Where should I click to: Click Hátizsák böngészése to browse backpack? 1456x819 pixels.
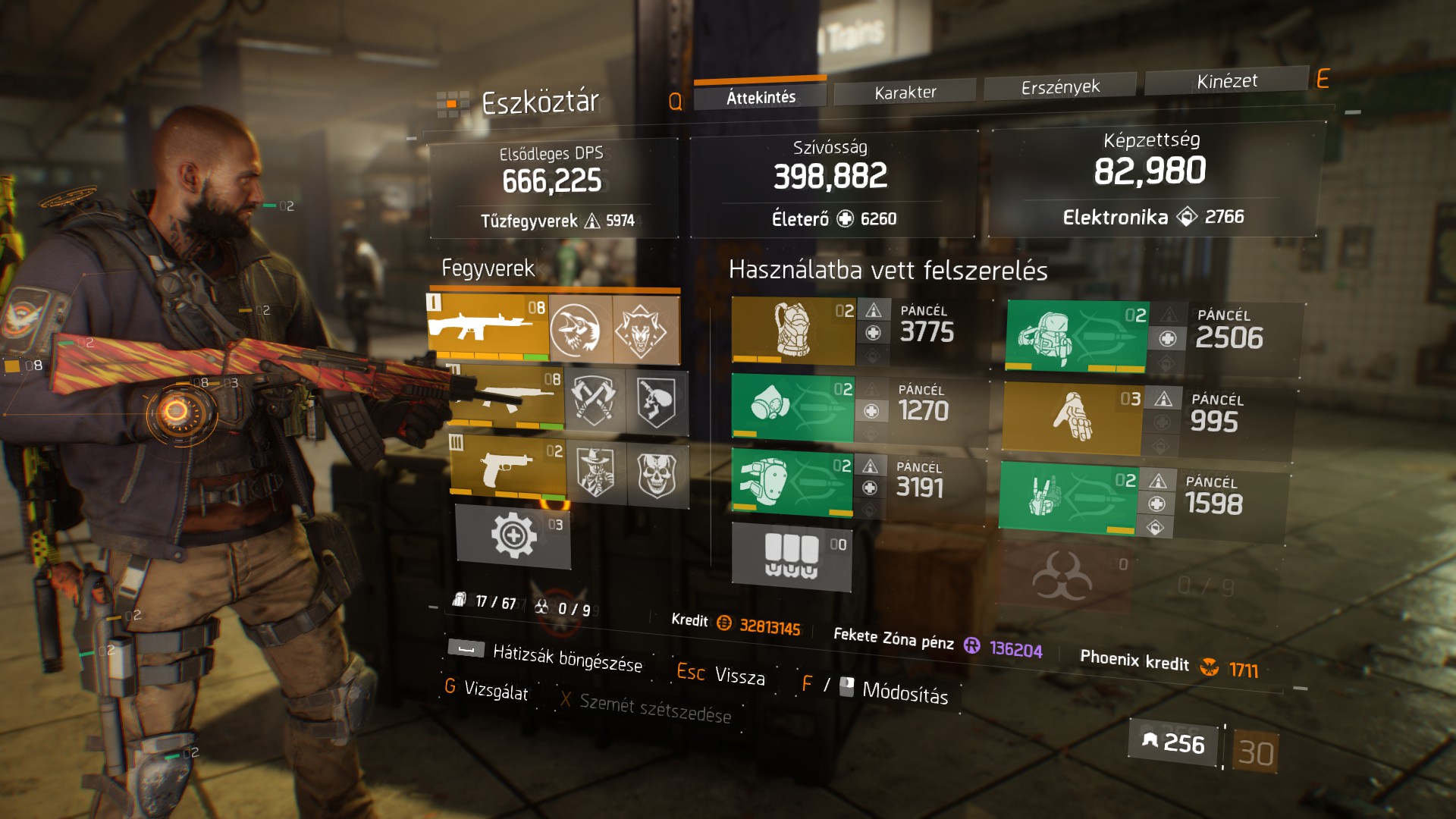point(566,658)
